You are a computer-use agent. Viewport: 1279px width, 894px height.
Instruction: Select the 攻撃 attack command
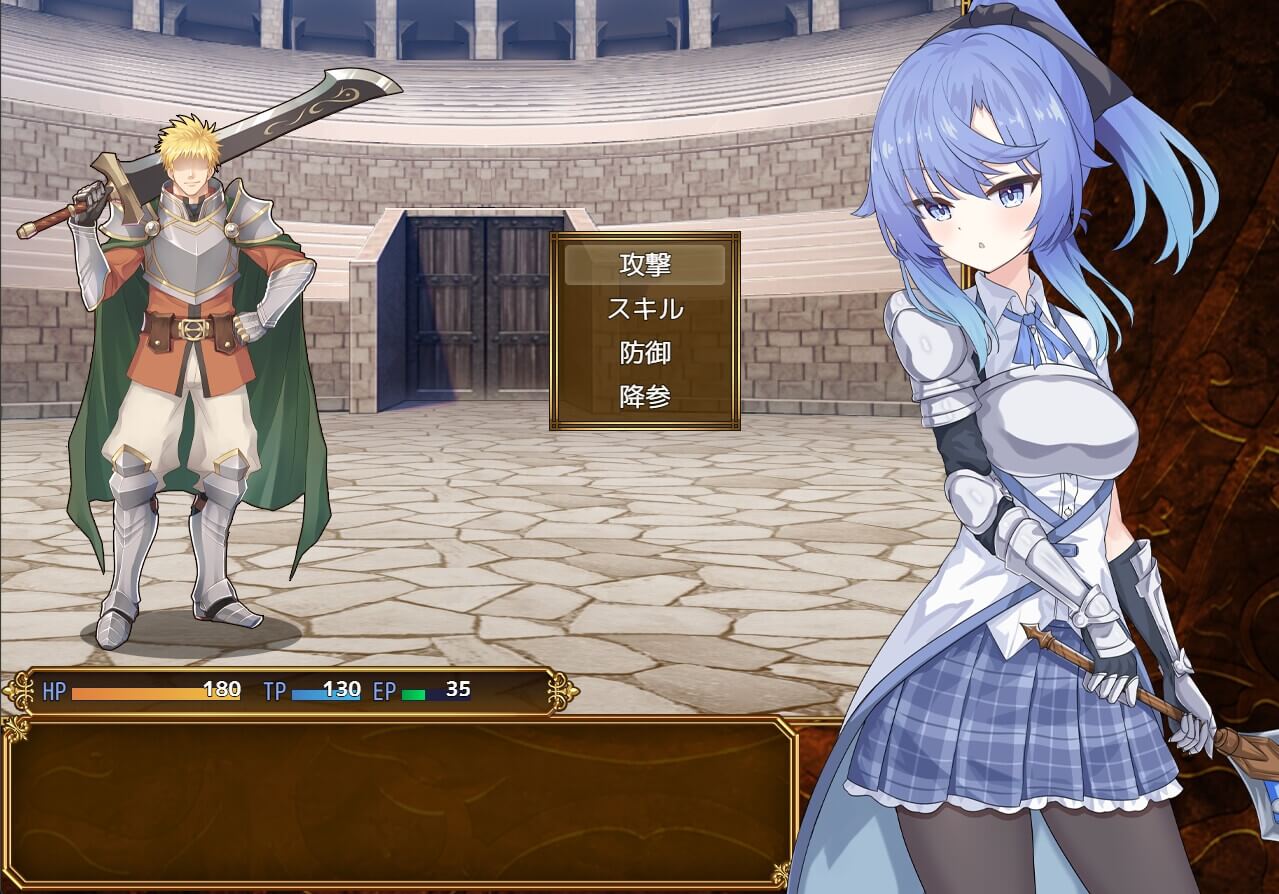point(645,265)
